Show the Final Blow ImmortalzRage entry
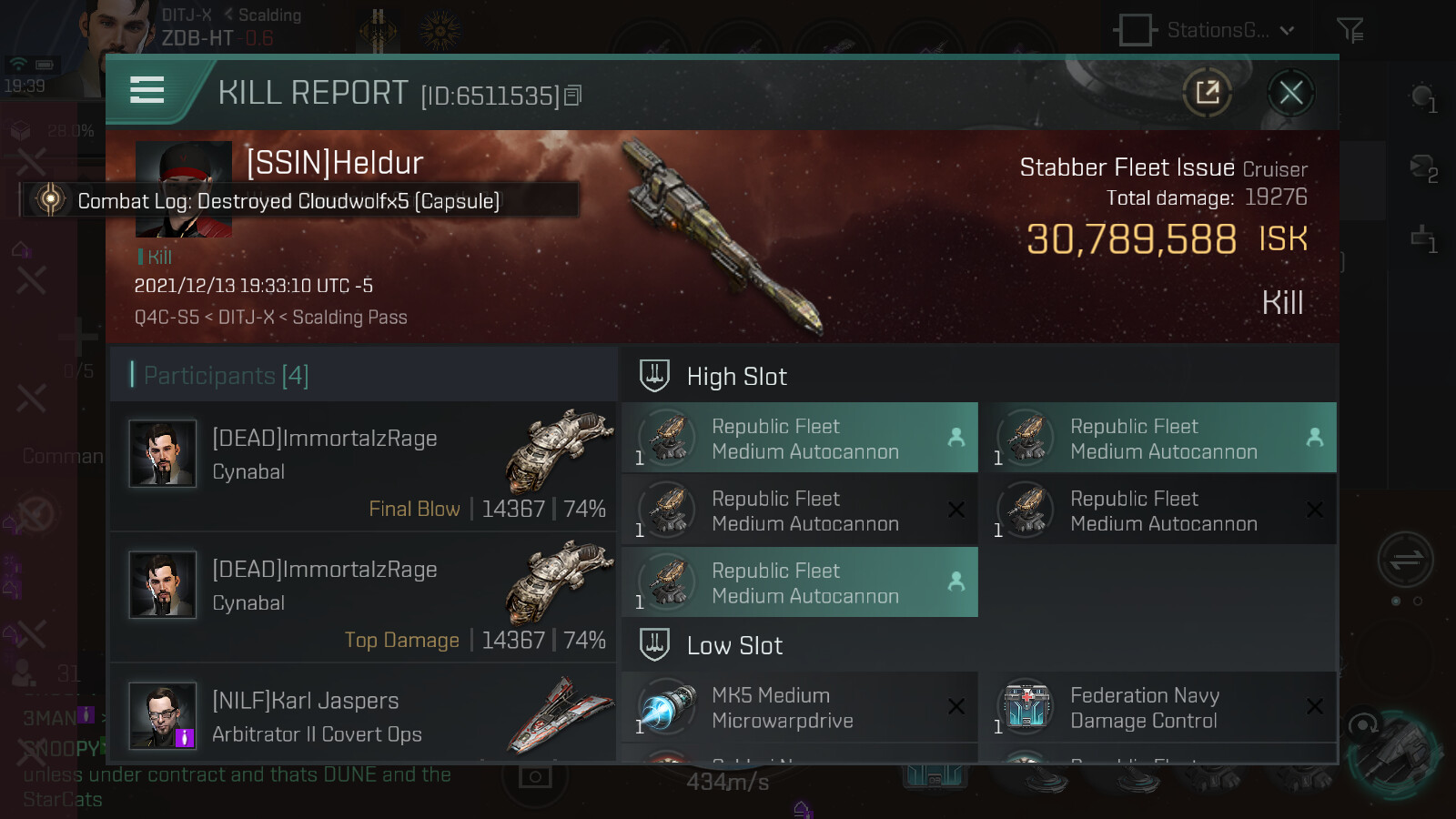The width and height of the screenshot is (1456, 819). [x=364, y=467]
